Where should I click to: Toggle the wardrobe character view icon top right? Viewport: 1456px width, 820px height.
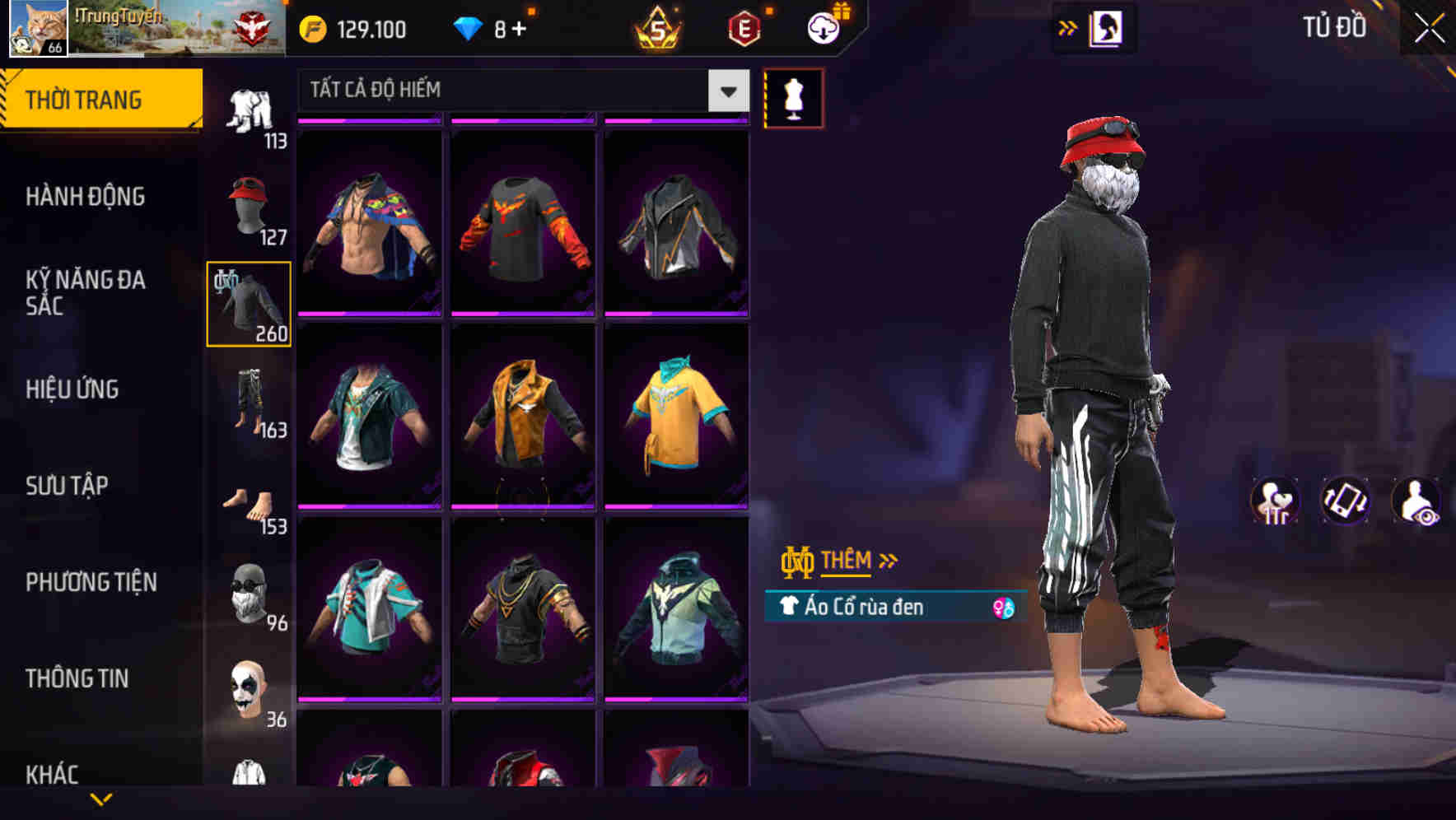coord(1108,27)
